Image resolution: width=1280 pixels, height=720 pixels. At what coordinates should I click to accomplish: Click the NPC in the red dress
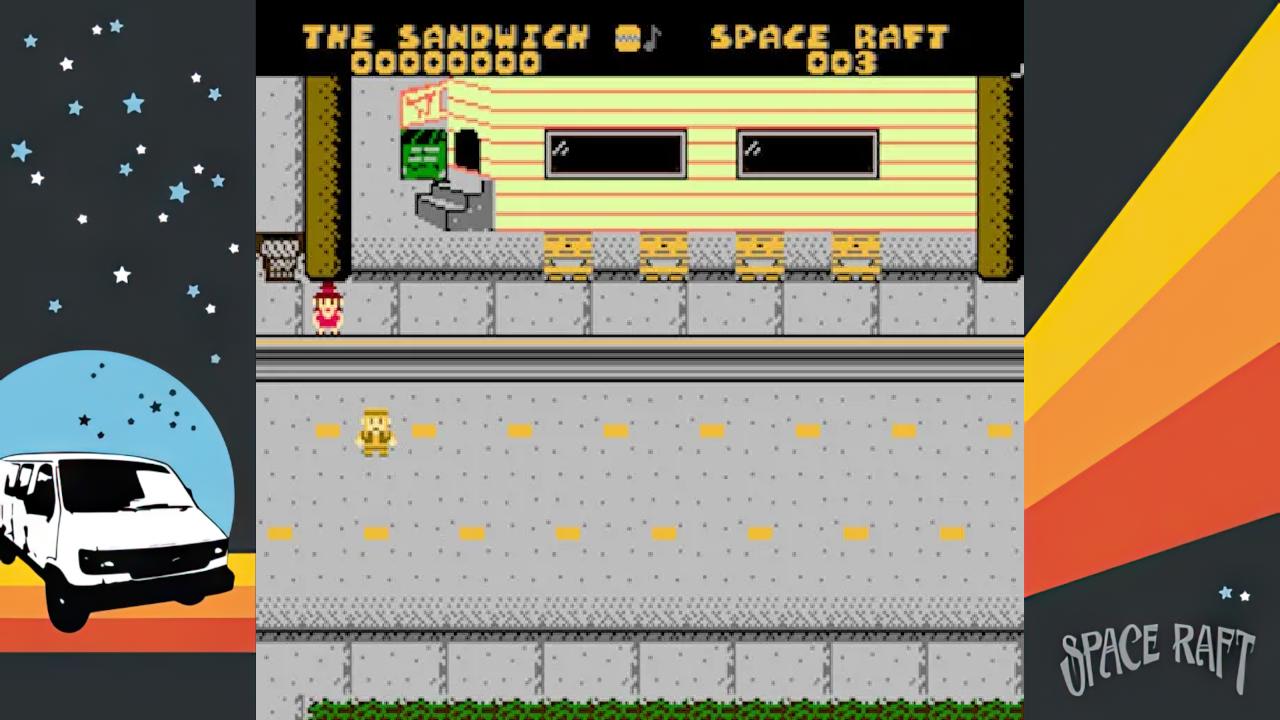tap(328, 307)
